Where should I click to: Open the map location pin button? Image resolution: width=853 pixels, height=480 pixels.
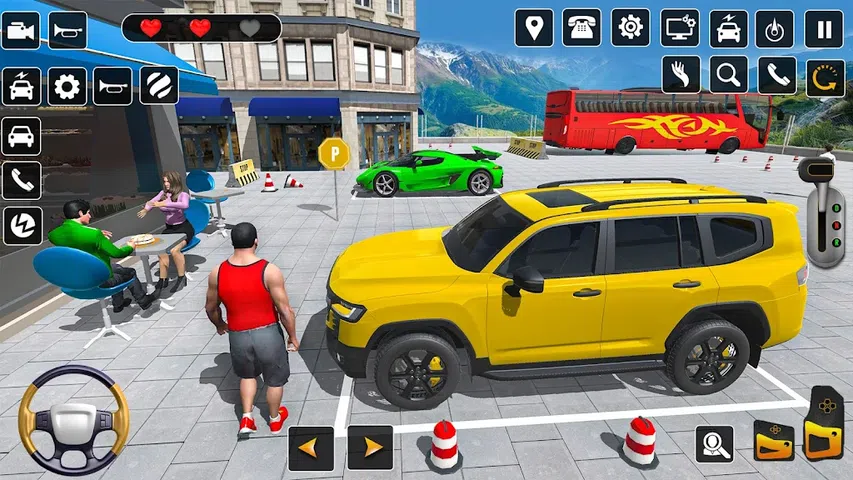coord(534,28)
